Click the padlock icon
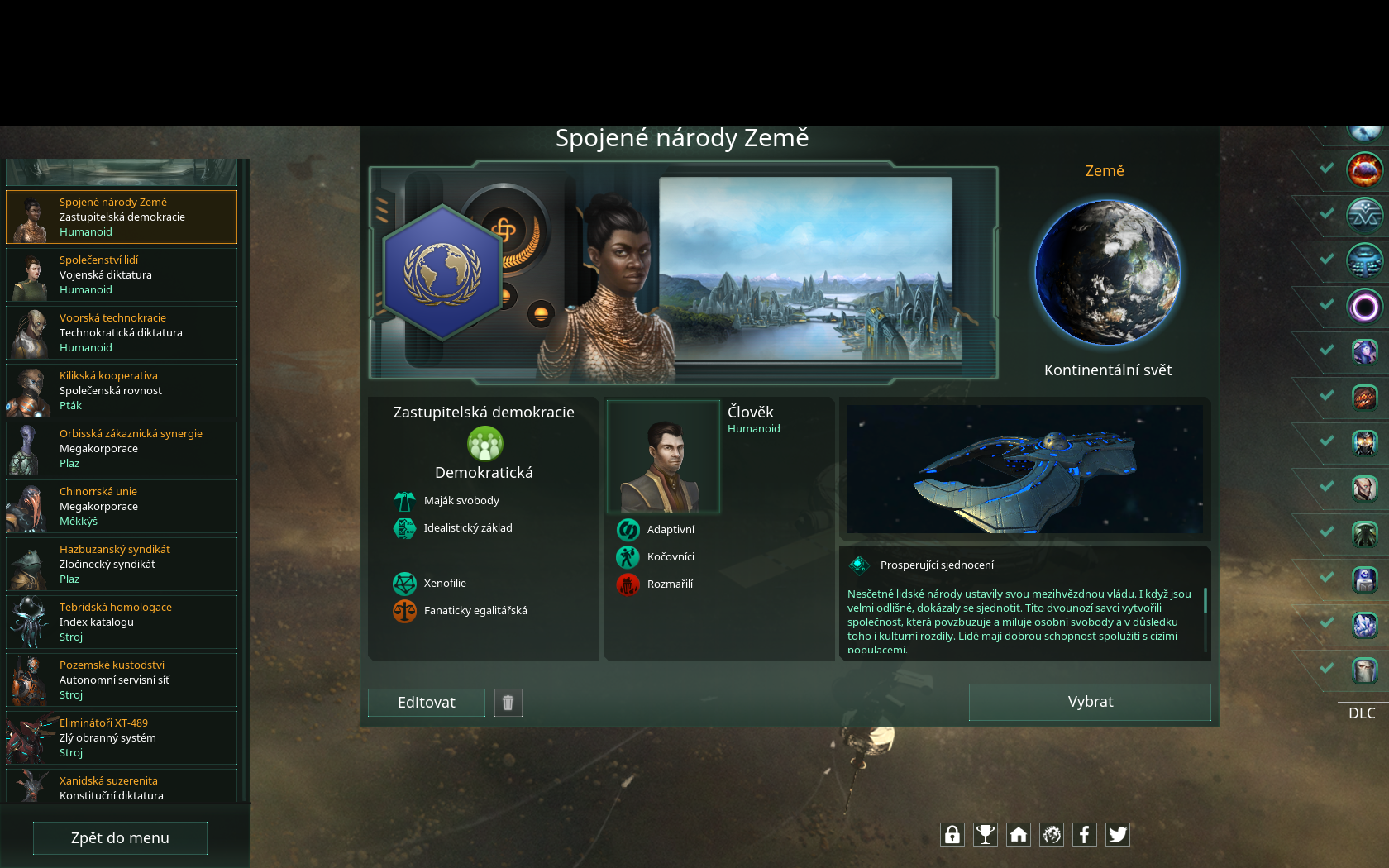1389x868 pixels. [x=952, y=835]
